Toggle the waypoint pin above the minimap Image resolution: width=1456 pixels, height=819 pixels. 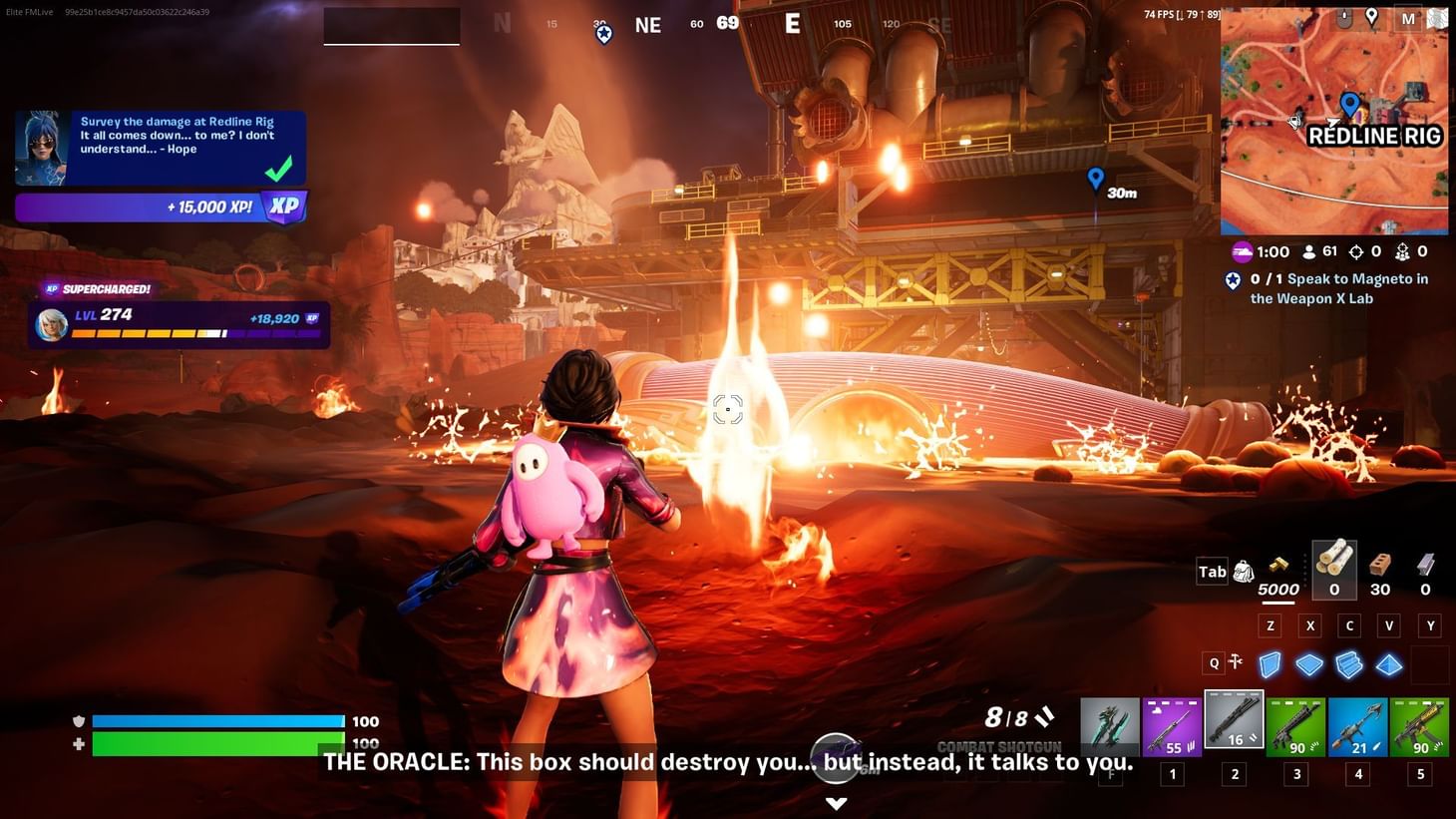click(x=1371, y=17)
